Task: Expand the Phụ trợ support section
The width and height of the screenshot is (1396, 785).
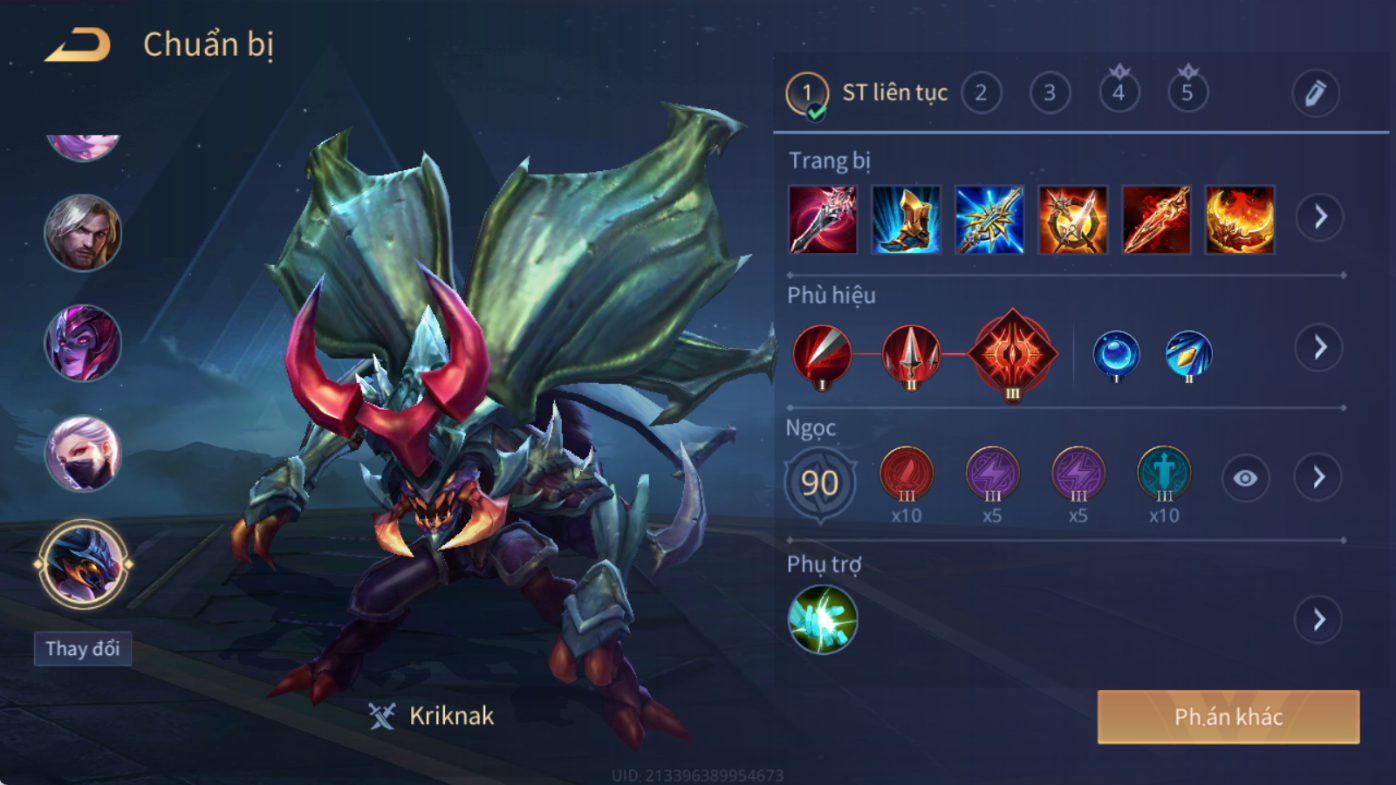Action: click(x=1319, y=619)
